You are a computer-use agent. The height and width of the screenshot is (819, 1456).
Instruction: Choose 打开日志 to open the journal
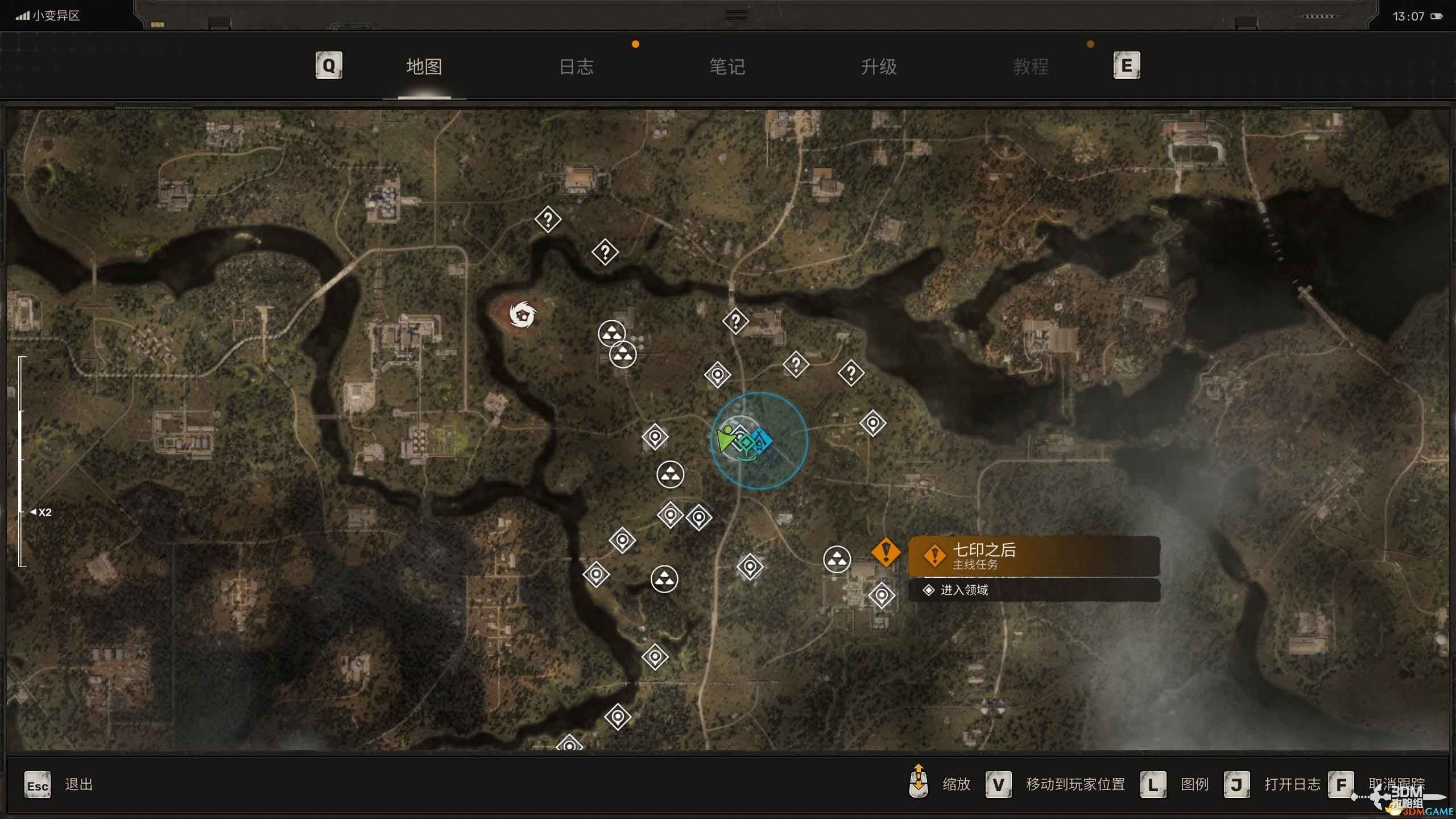[1292, 785]
